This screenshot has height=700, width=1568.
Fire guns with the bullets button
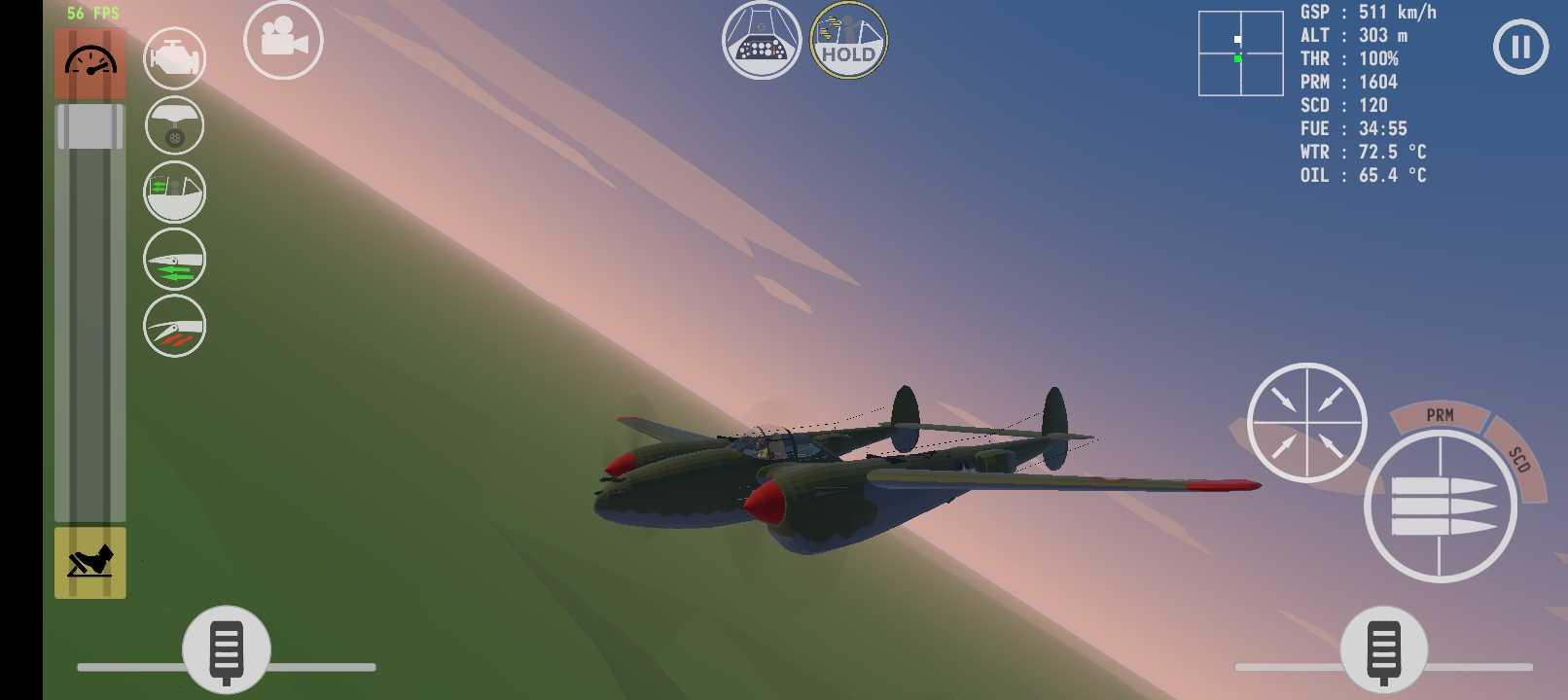click(x=1441, y=507)
